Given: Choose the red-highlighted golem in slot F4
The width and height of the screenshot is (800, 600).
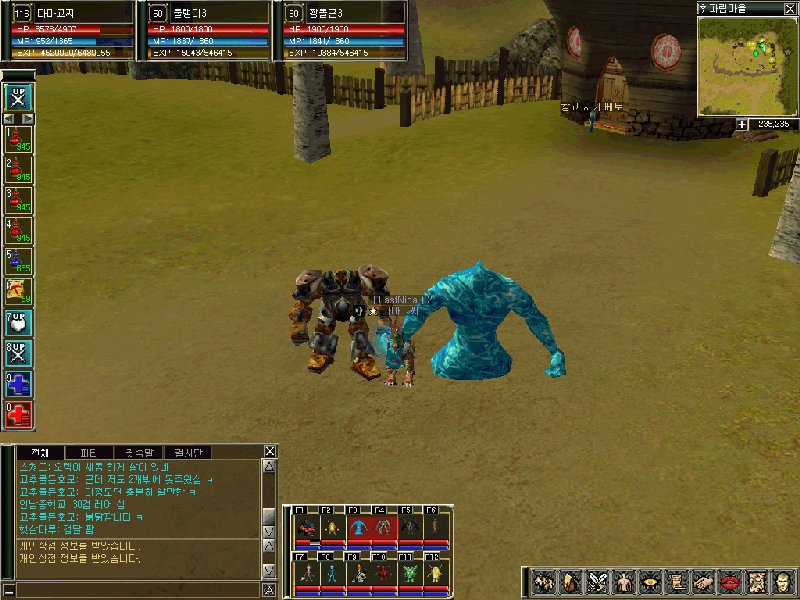Looking at the screenshot, I should coord(383,528).
